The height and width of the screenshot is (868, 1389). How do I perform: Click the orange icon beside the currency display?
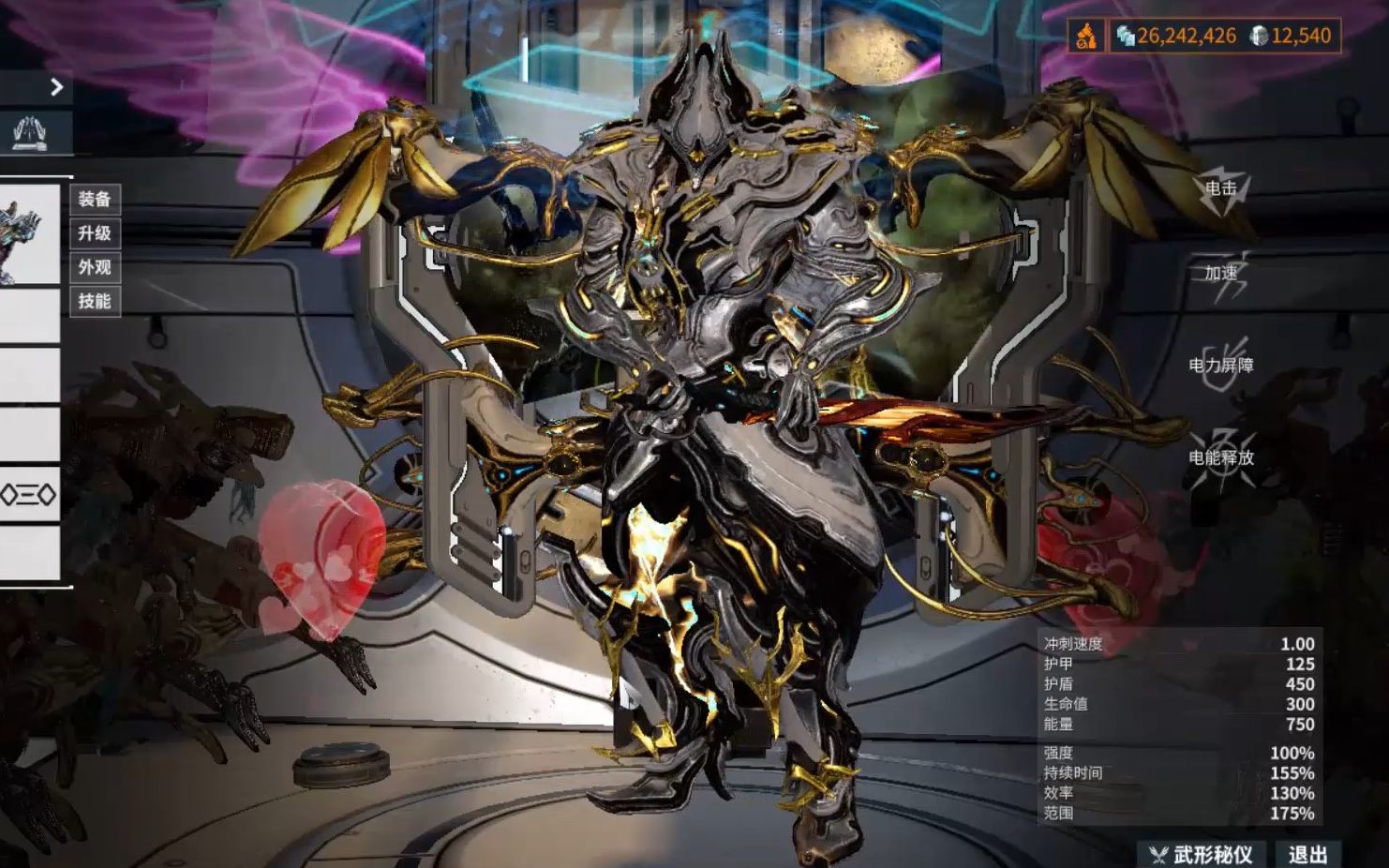click(x=1086, y=35)
